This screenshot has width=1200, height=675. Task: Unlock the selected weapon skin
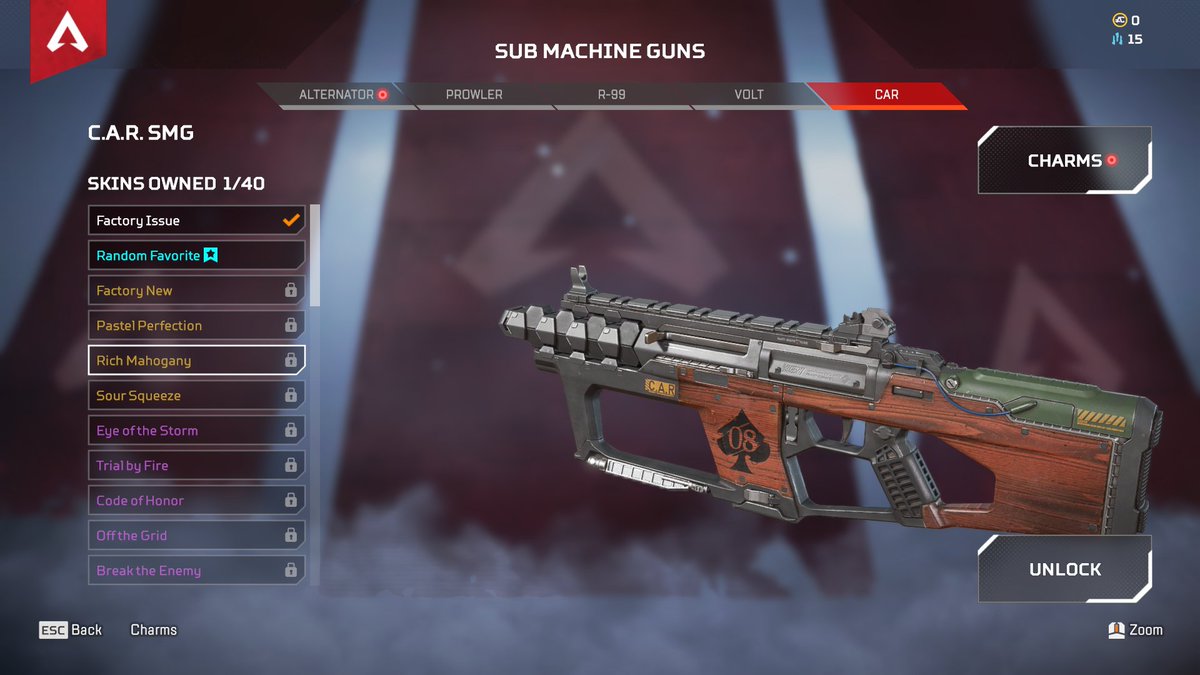click(x=1064, y=569)
